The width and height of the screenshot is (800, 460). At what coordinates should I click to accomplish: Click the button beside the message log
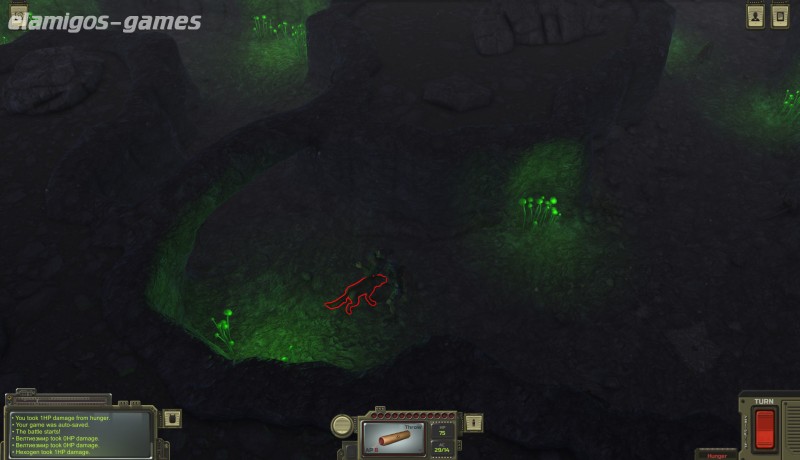(x=171, y=418)
